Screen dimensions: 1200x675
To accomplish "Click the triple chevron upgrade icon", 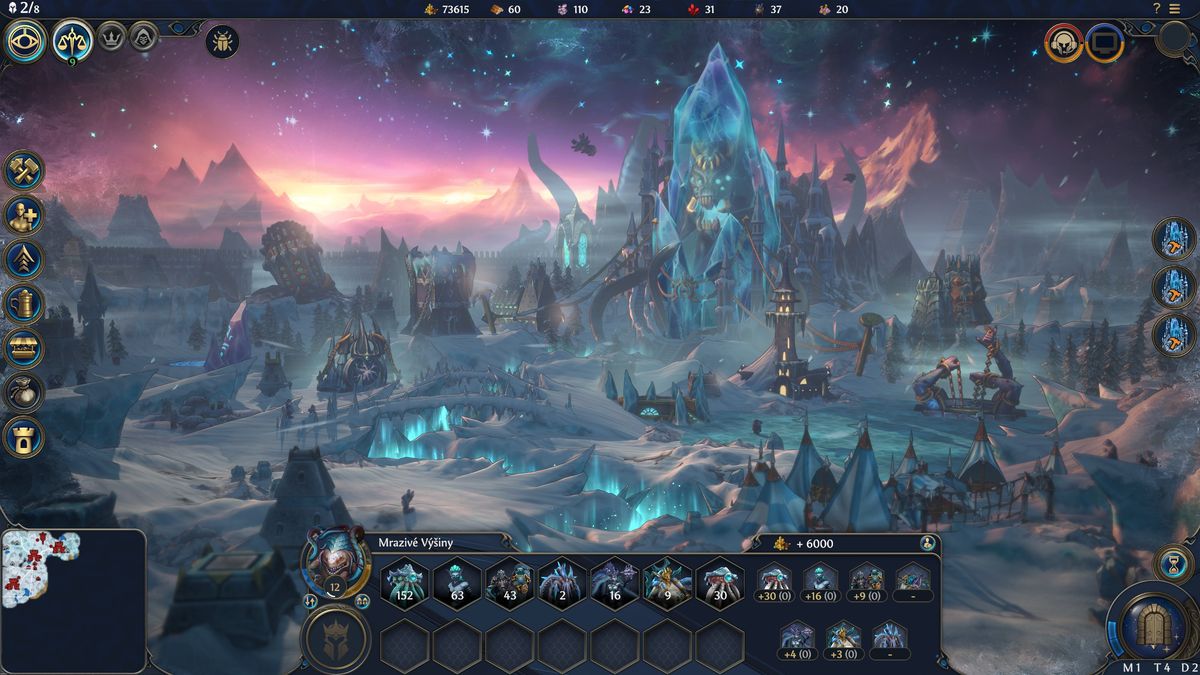I will click(x=24, y=259).
